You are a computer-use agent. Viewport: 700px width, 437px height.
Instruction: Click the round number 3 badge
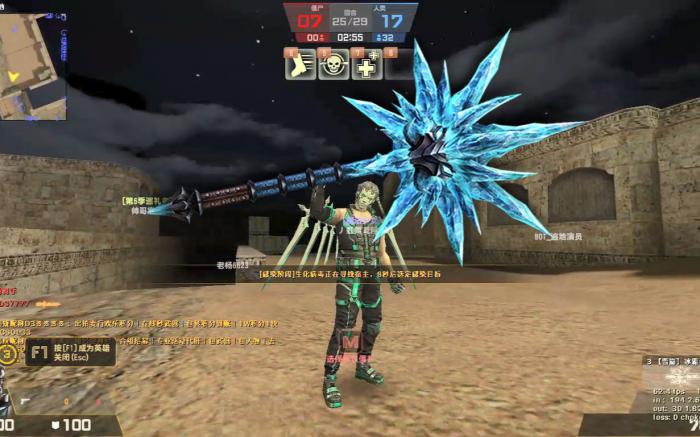pos(8,353)
